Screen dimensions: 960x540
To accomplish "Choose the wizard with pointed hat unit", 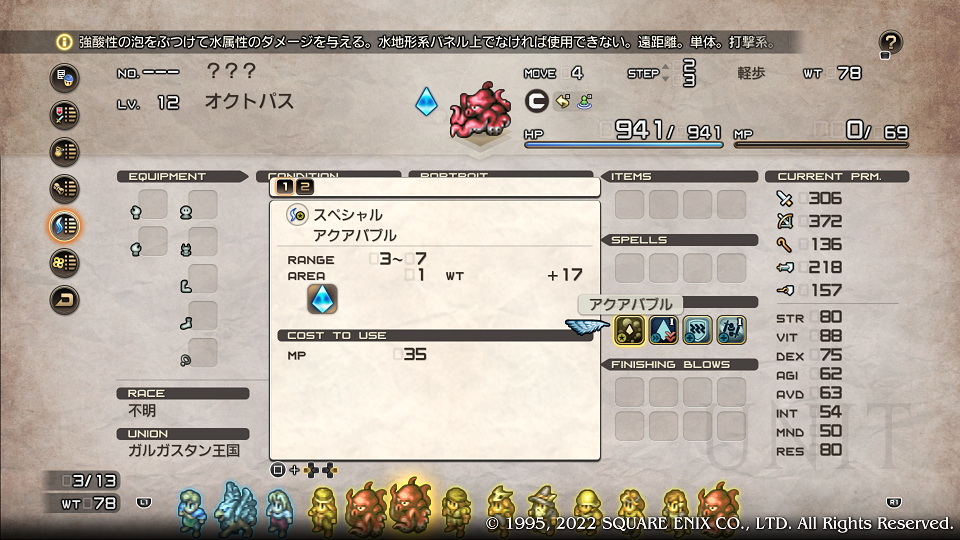I will (543, 508).
